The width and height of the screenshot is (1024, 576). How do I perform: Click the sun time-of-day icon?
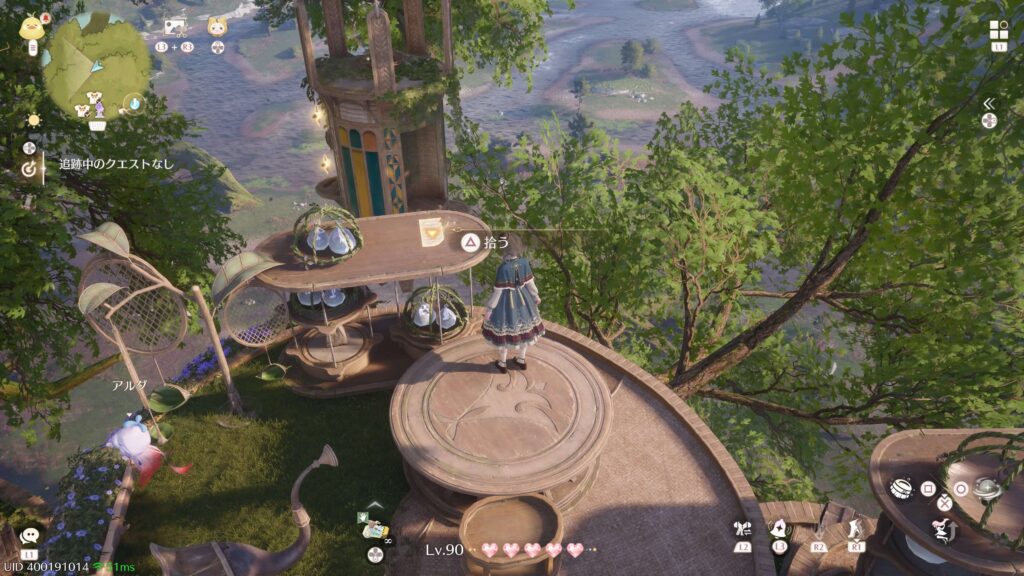coord(34,120)
